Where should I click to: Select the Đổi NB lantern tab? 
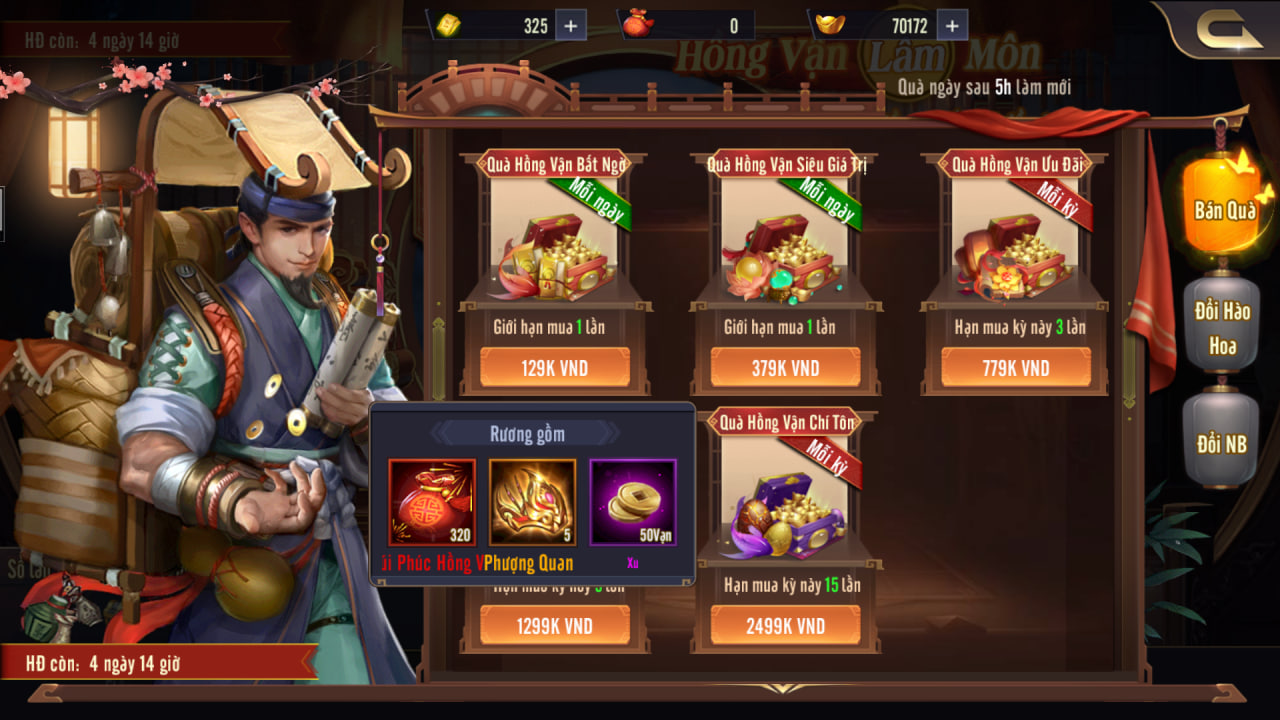(x=1222, y=442)
